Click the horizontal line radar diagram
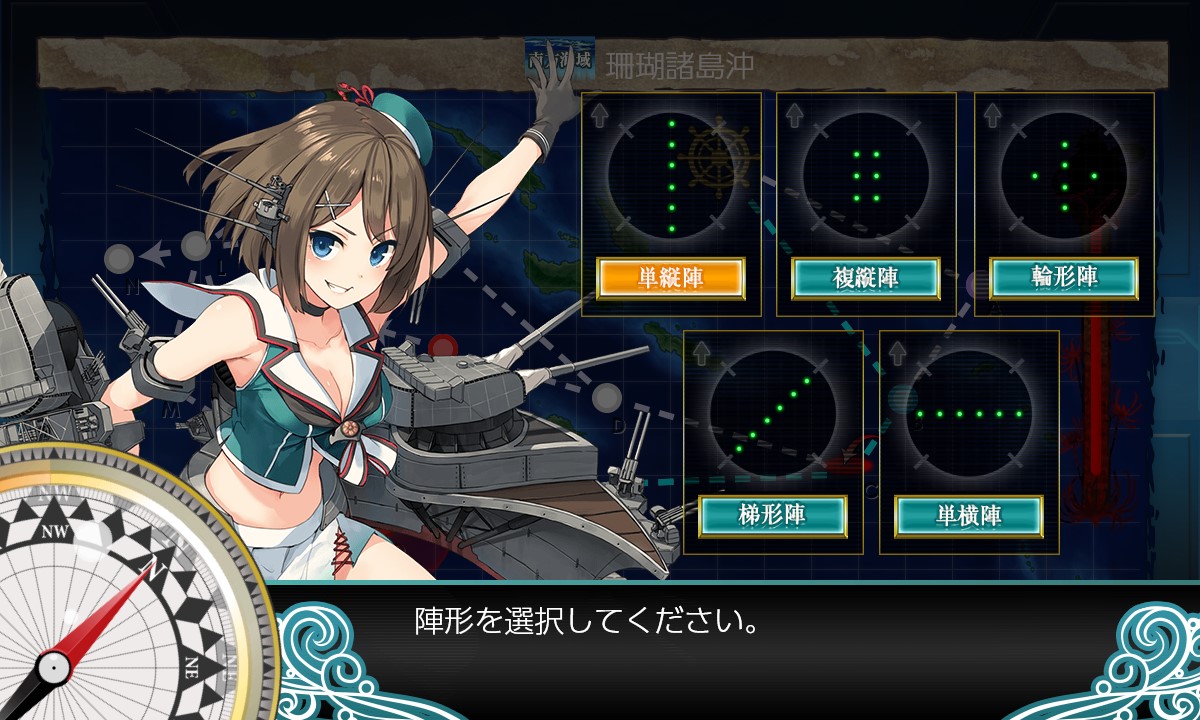The image size is (1200, 720). tap(969, 413)
